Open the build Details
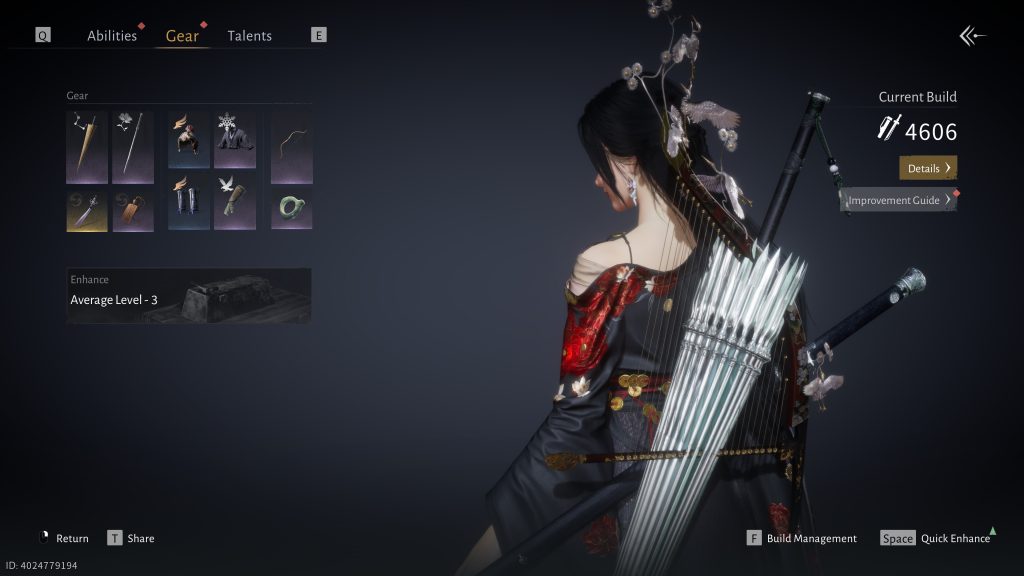The width and height of the screenshot is (1024, 576). [928, 168]
